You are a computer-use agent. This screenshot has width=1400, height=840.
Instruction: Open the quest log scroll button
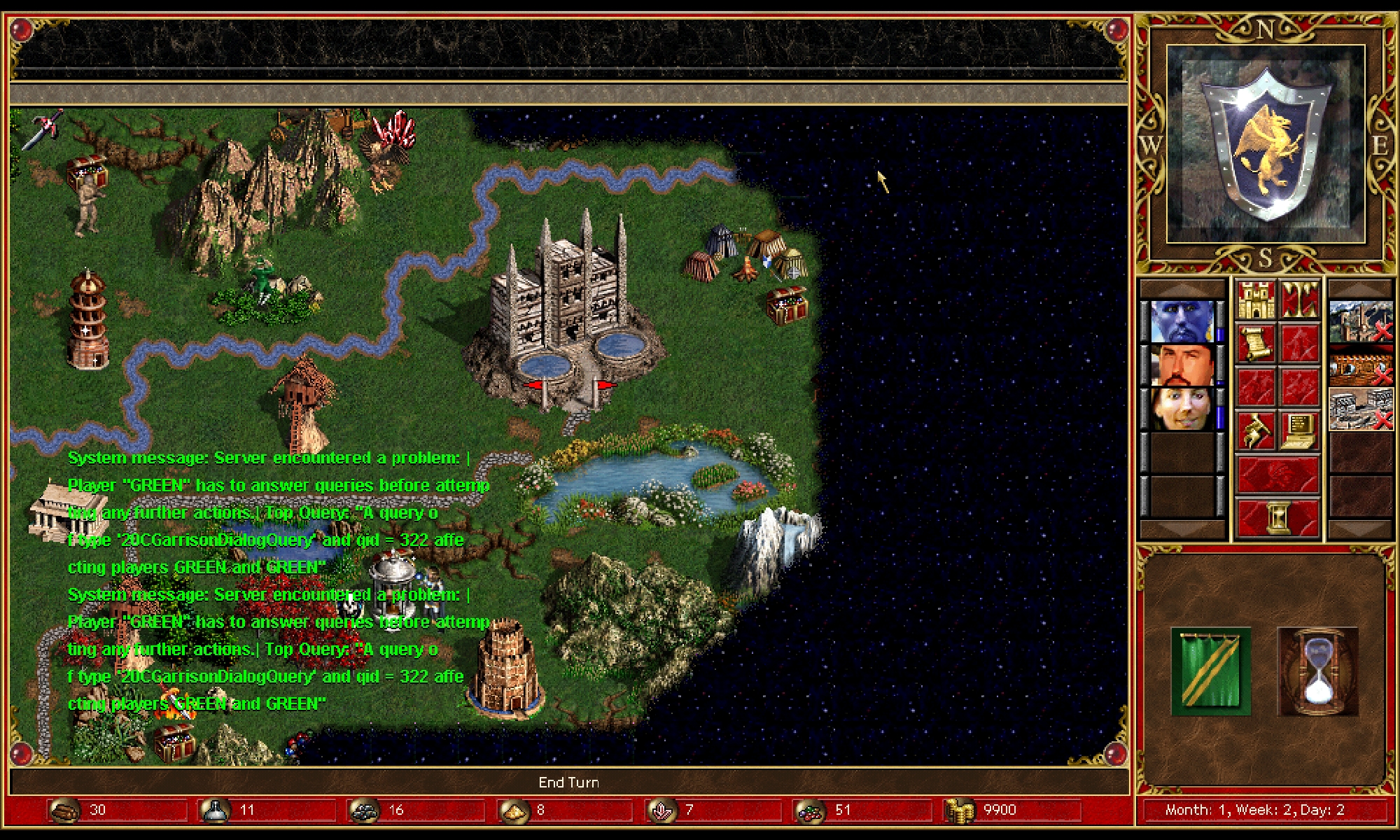coord(1255,343)
